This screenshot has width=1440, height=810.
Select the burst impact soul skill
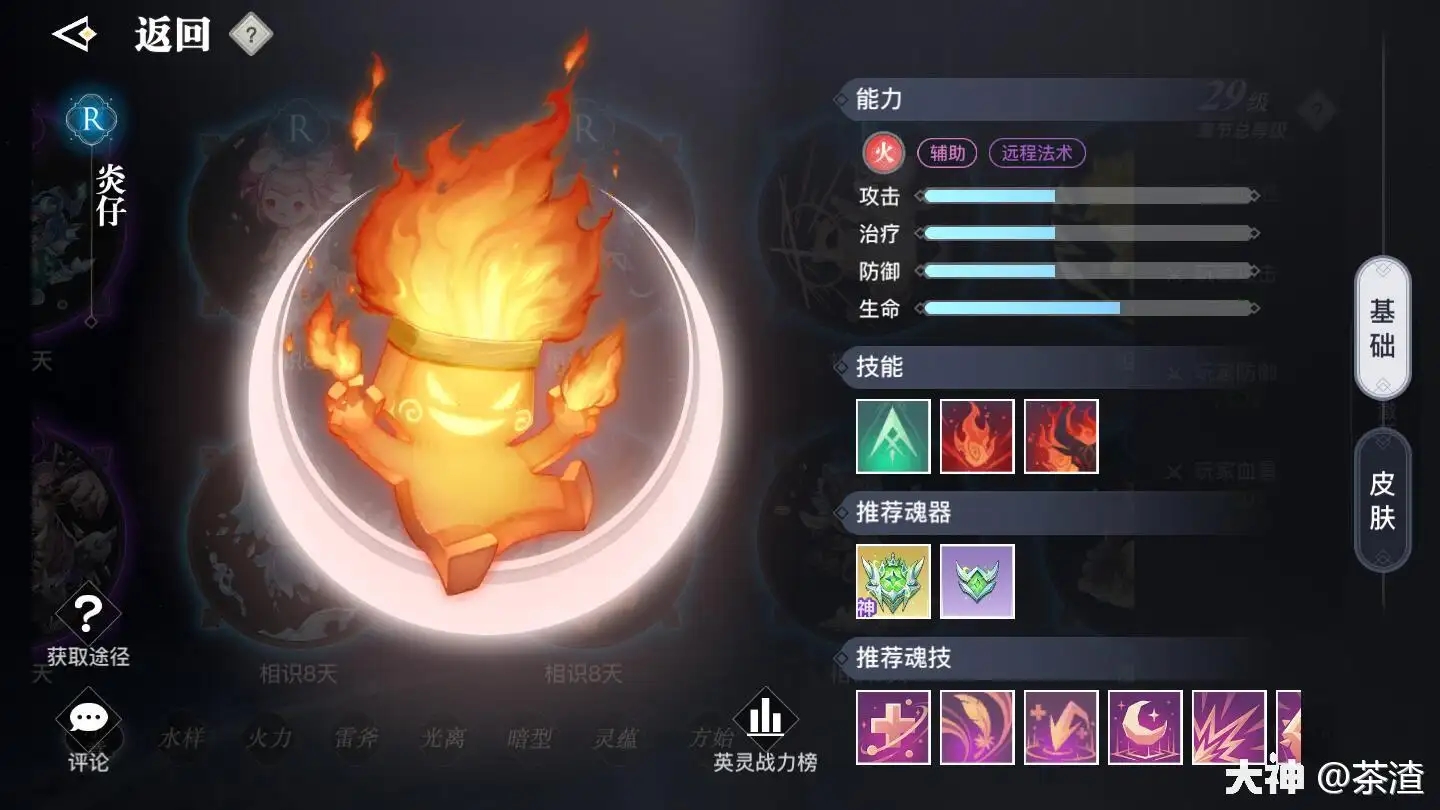(1229, 727)
